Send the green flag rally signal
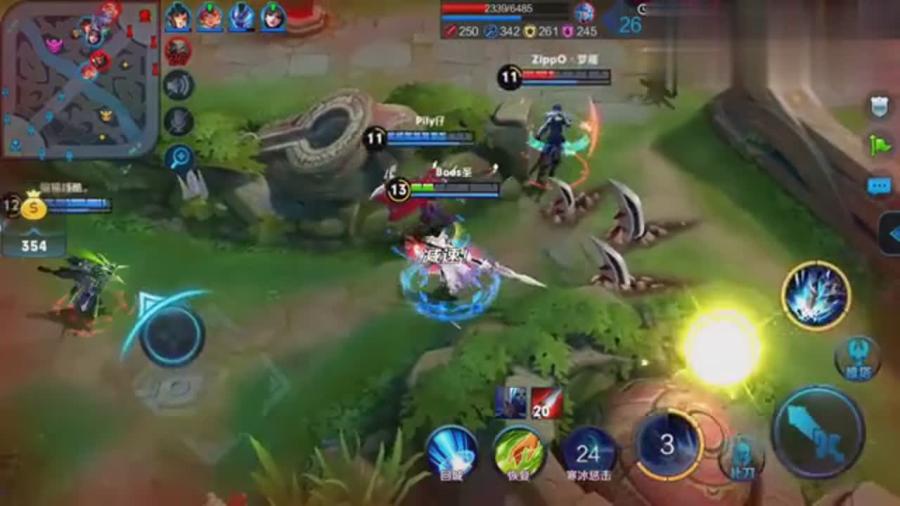This screenshot has height=506, width=900. [x=879, y=145]
